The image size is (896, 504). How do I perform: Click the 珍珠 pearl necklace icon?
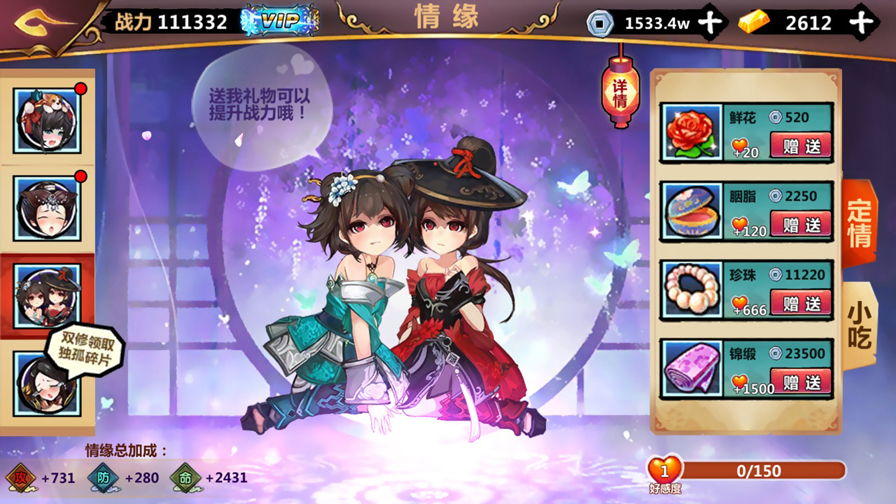coord(689,290)
